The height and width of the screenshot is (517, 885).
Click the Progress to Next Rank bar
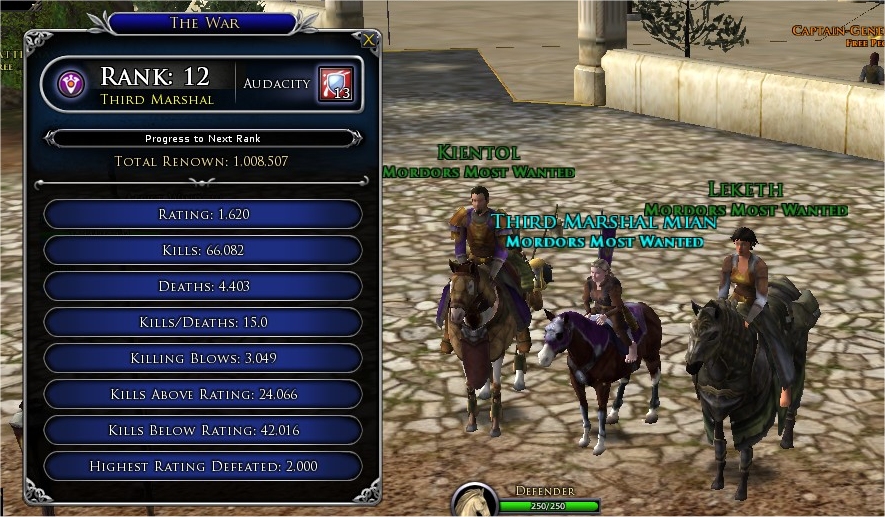coord(203,138)
